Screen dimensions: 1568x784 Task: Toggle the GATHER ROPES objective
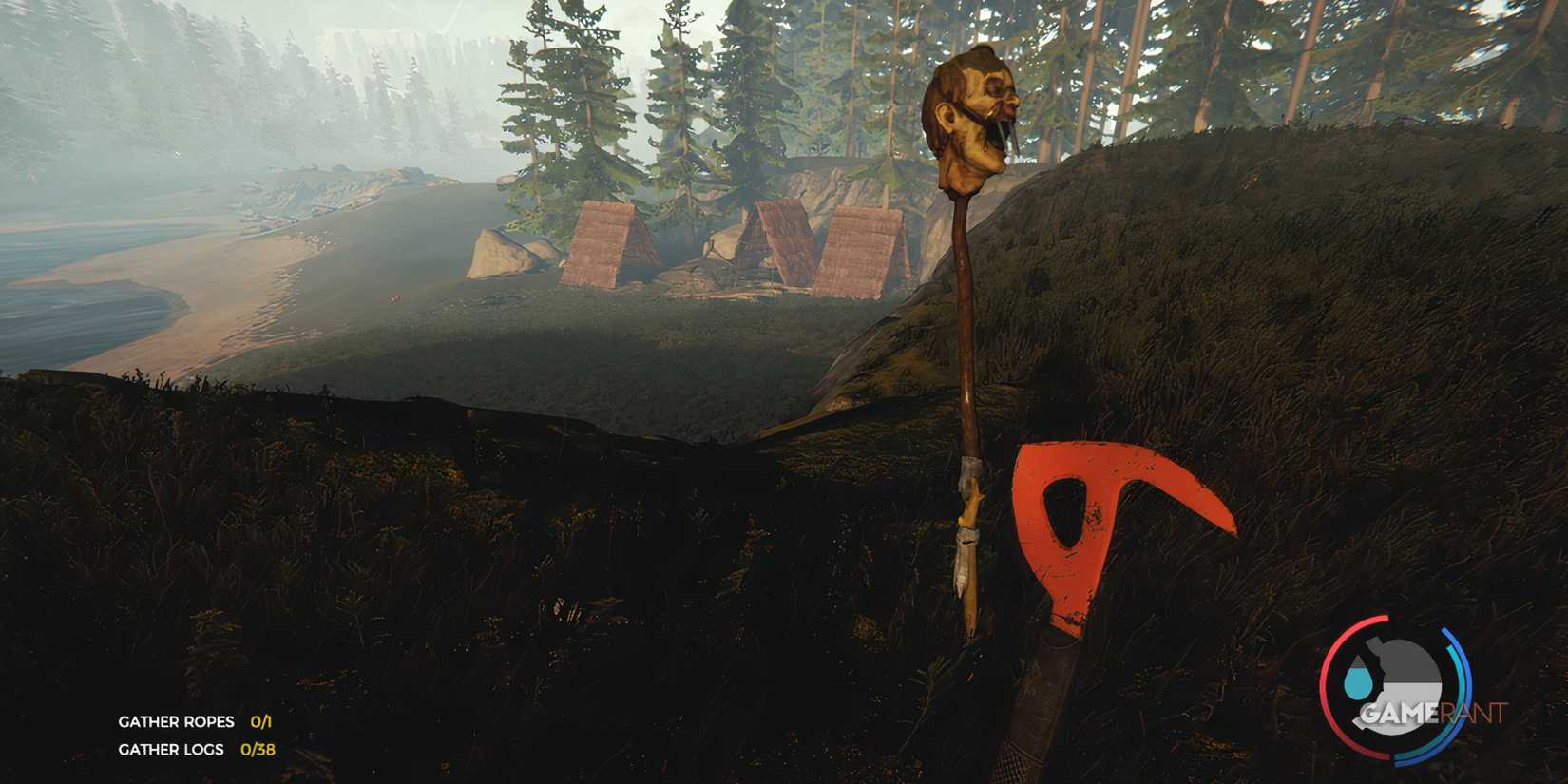(176, 721)
